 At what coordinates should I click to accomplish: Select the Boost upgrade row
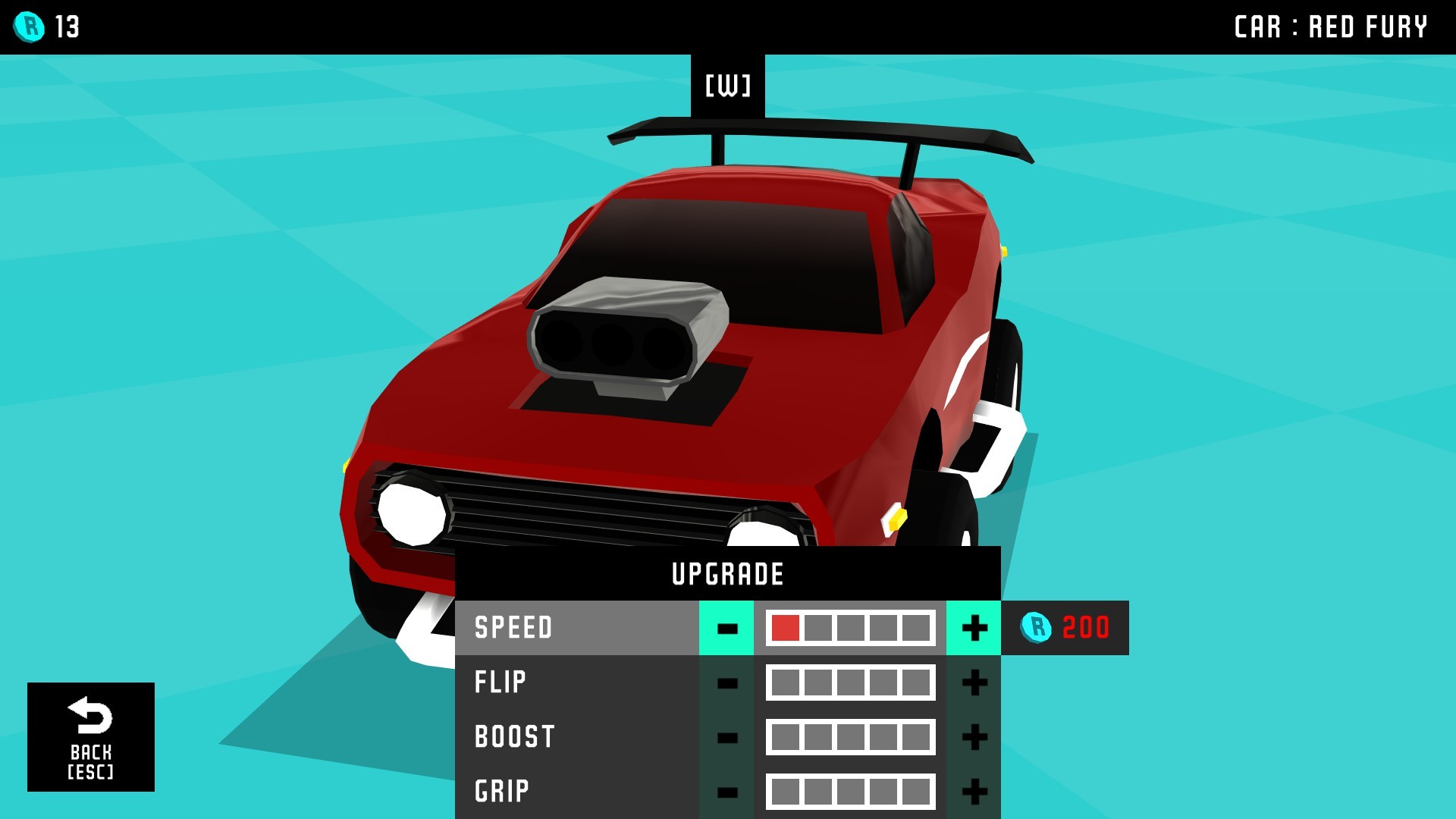(576, 737)
